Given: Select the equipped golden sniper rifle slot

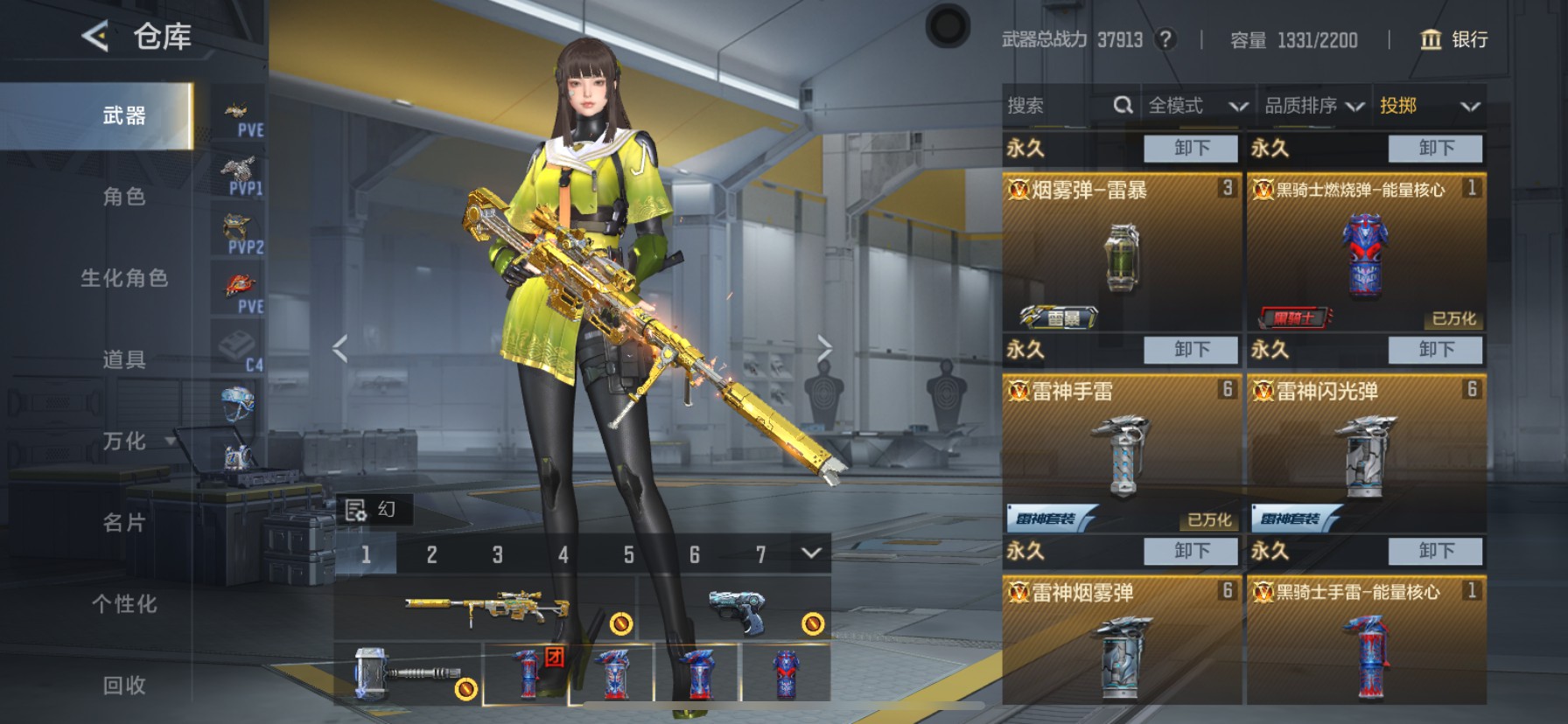Looking at the screenshot, I should (x=486, y=608).
